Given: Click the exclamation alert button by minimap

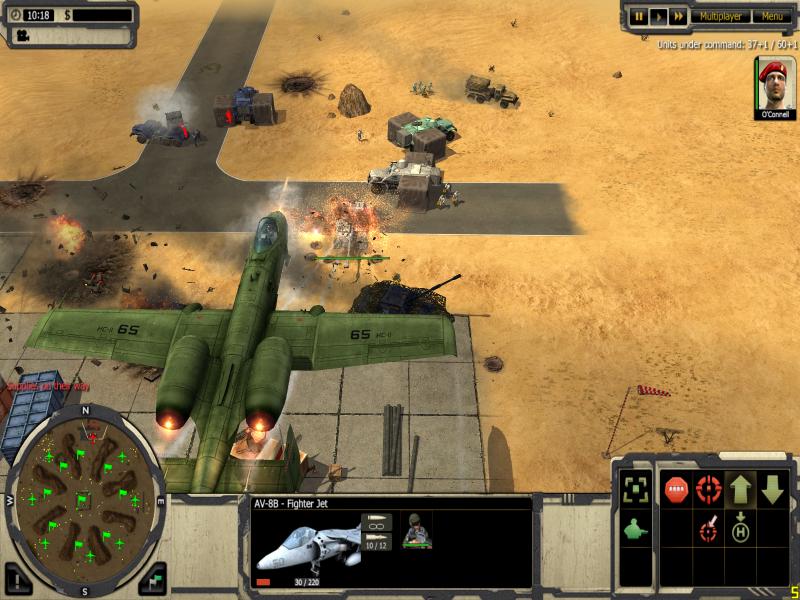Looking at the screenshot, I should (18, 577).
